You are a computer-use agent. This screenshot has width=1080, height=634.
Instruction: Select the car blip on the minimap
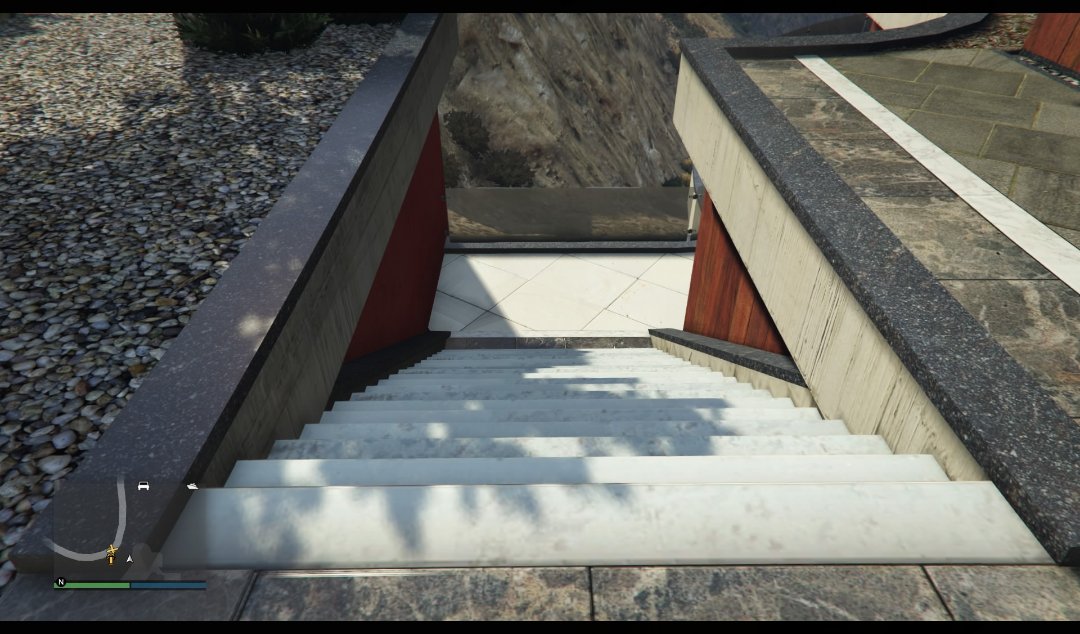(x=143, y=486)
